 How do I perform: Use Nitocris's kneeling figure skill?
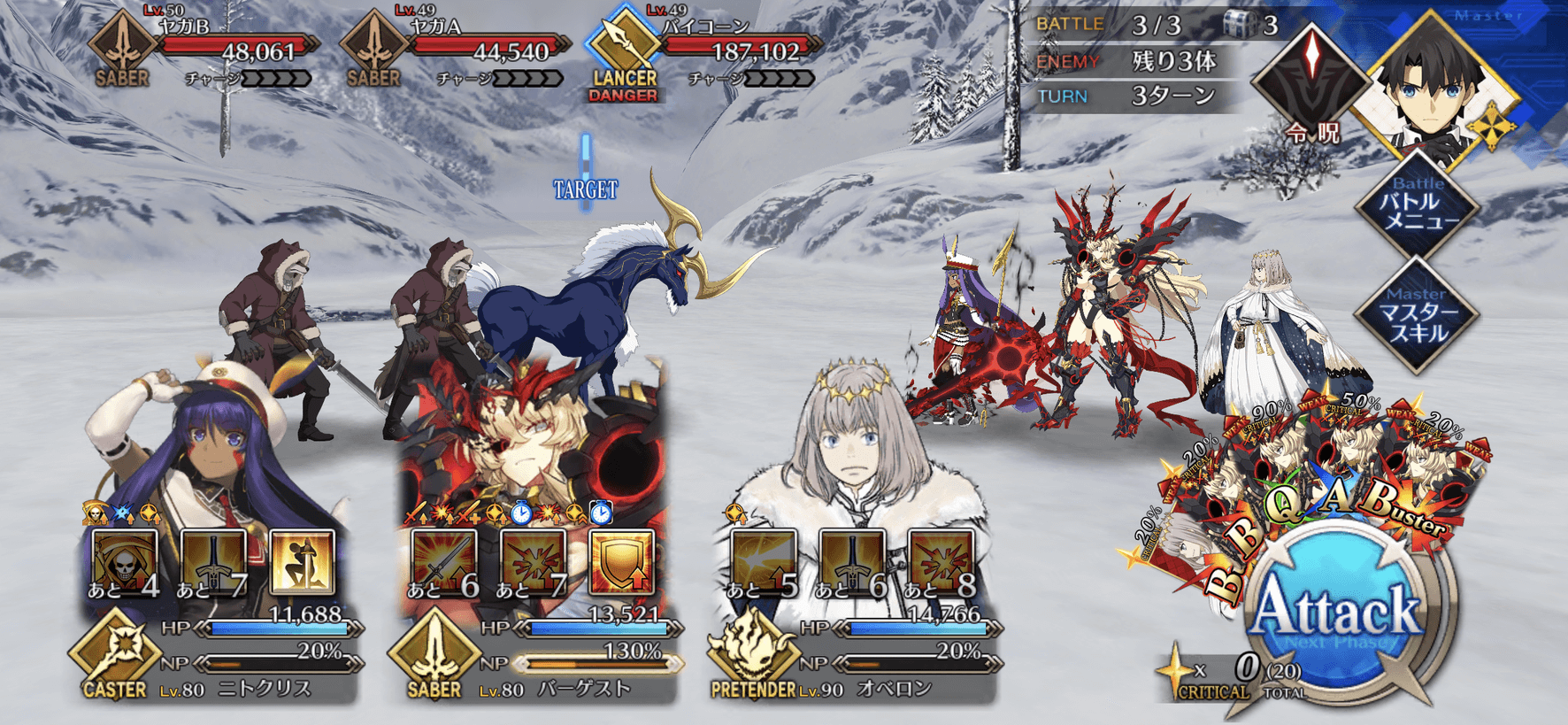303,563
